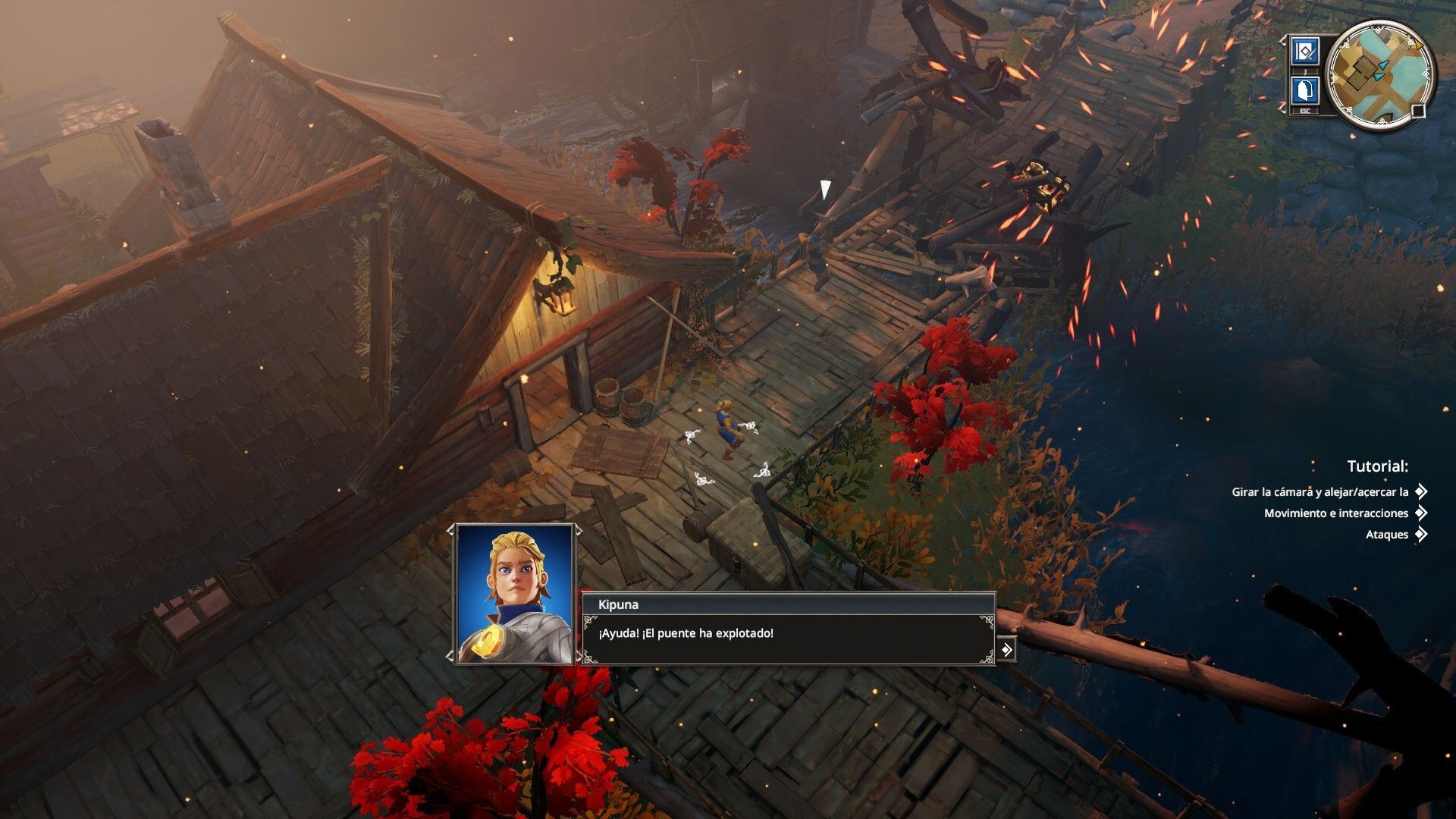Click Kipuna's dialogue portrait
This screenshot has height=819, width=1456.
515,594
